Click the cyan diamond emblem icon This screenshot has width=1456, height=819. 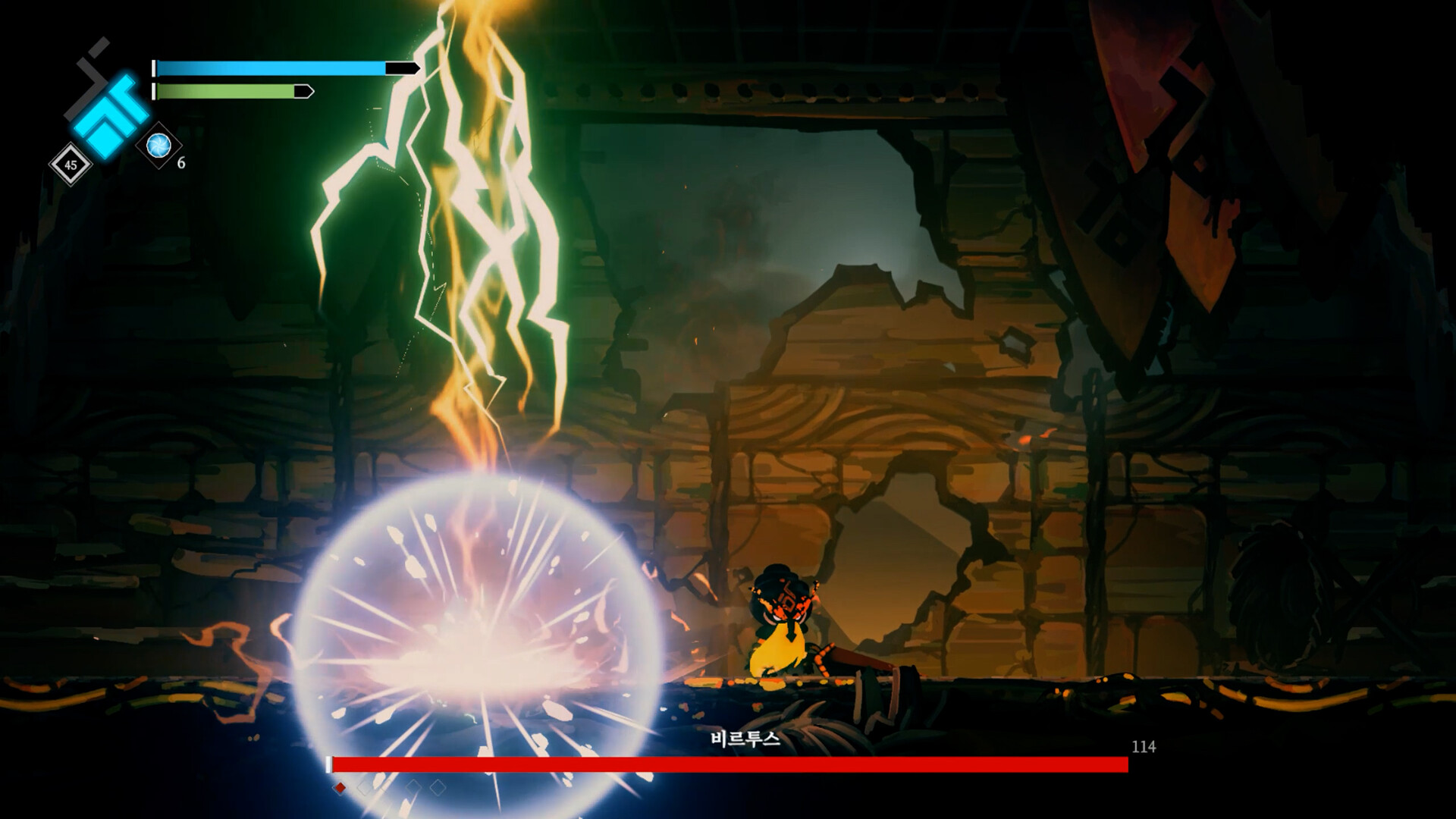111,114
